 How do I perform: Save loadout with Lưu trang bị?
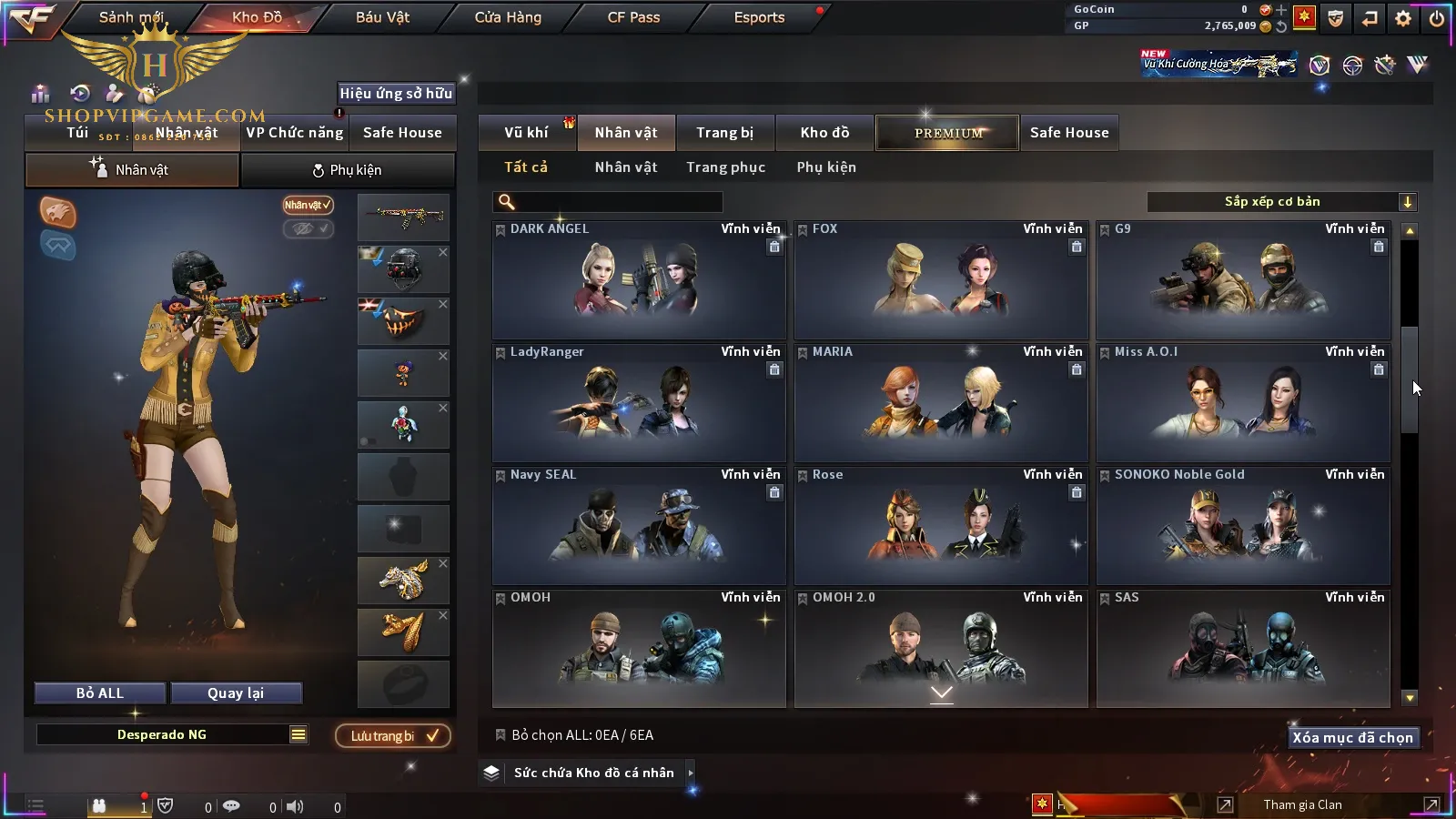coord(393,736)
